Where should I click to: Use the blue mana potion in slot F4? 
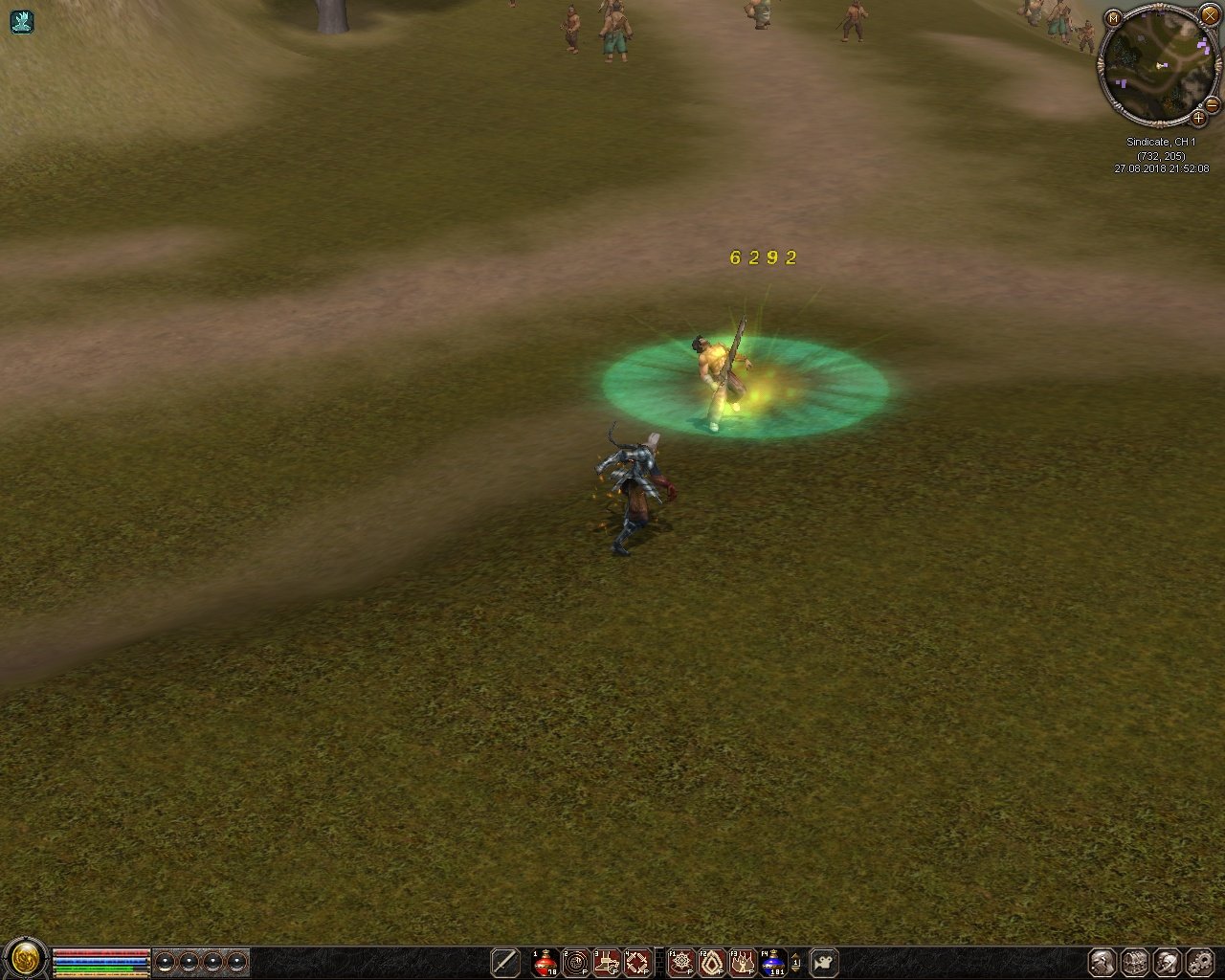click(x=773, y=962)
